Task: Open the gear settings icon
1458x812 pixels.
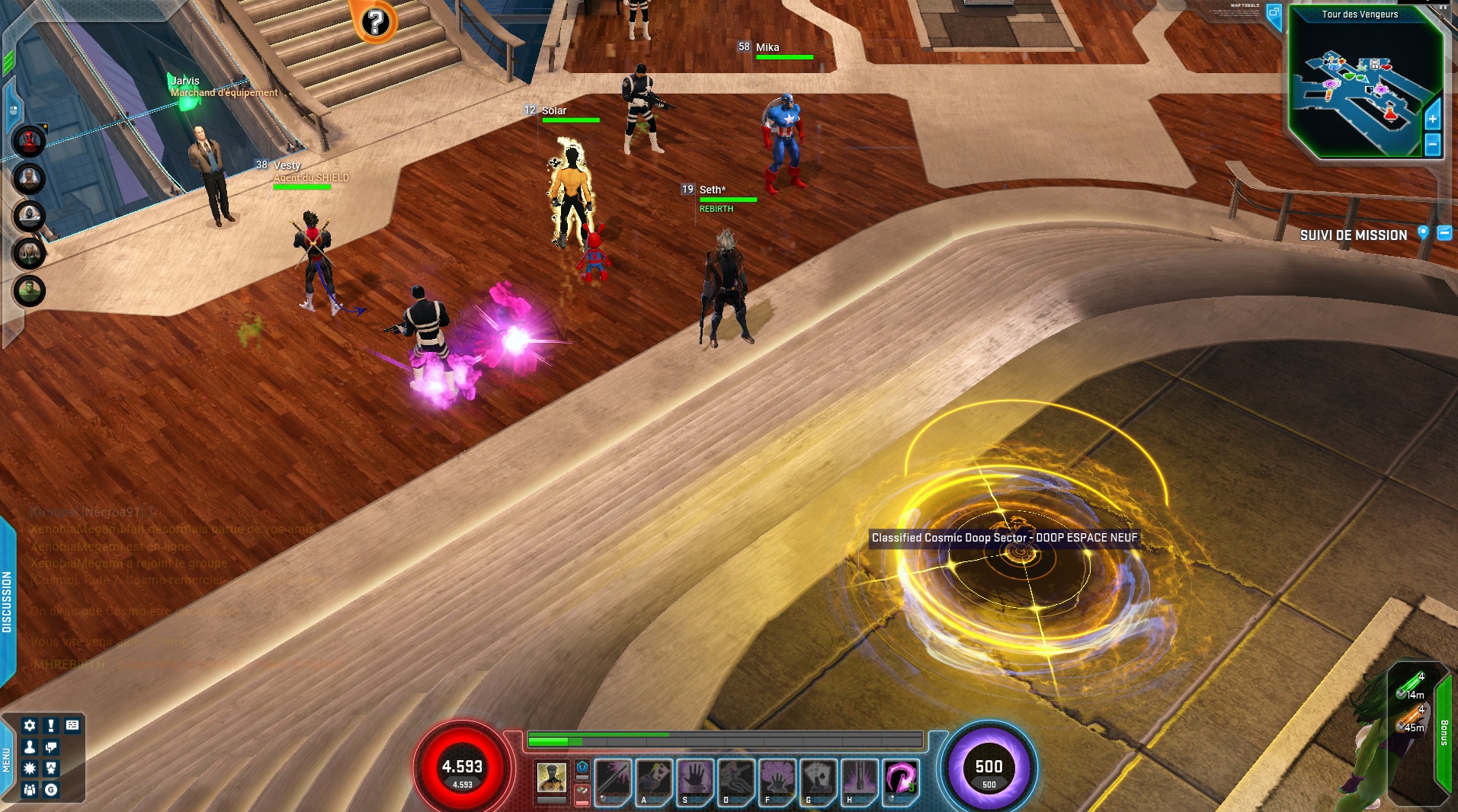Action: click(30, 725)
